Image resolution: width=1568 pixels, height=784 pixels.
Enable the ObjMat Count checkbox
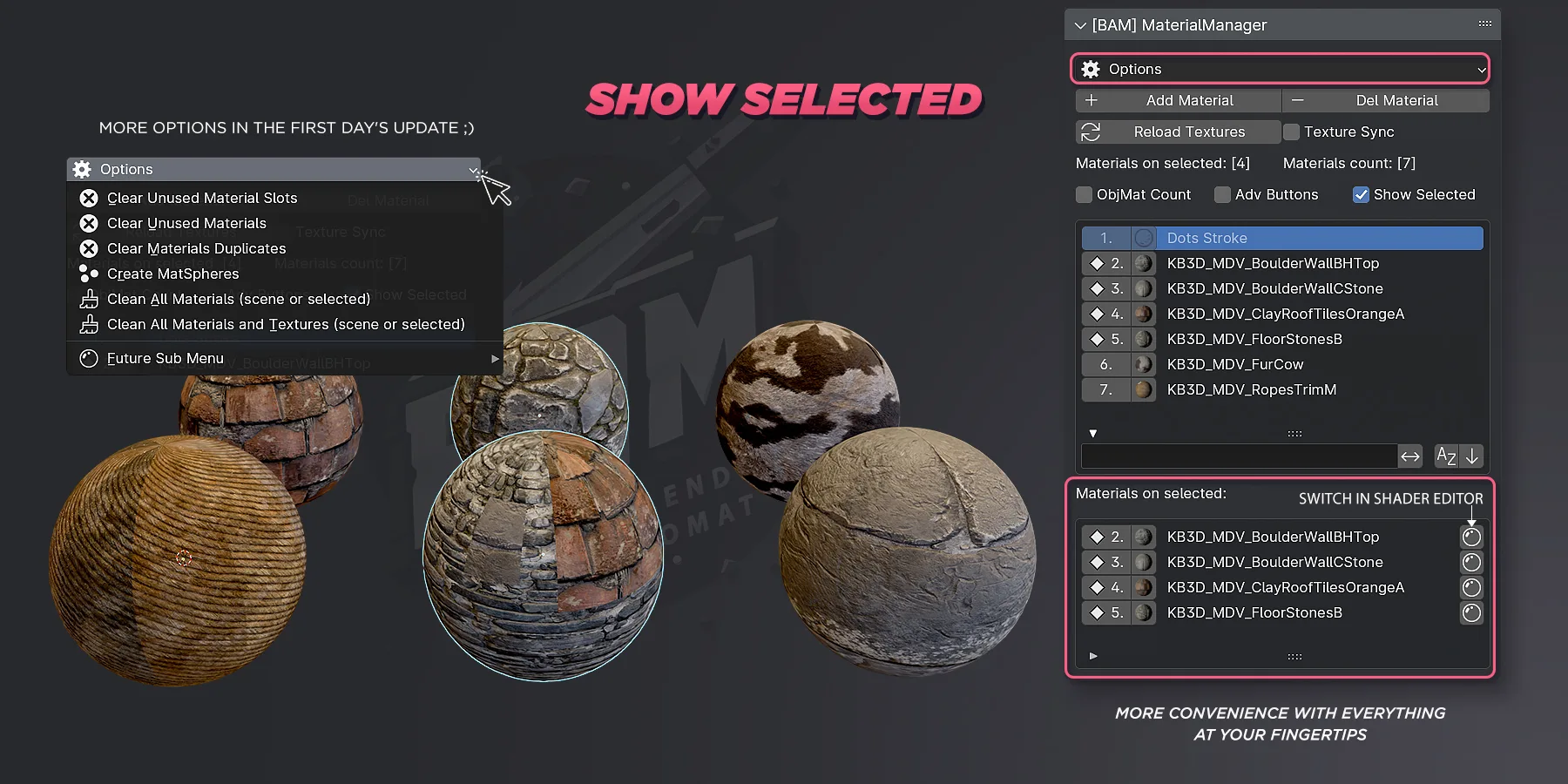[x=1083, y=194]
